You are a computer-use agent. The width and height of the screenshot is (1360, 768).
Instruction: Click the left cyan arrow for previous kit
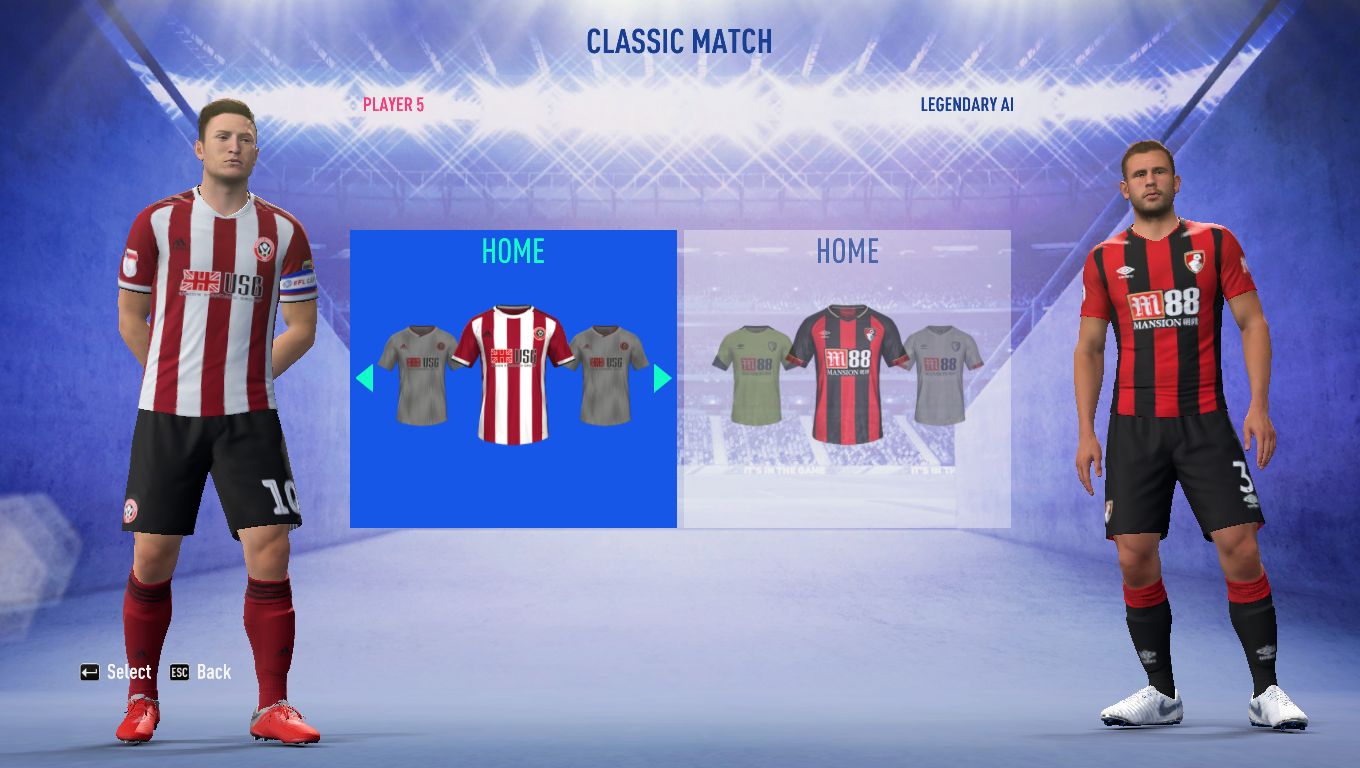tap(365, 378)
